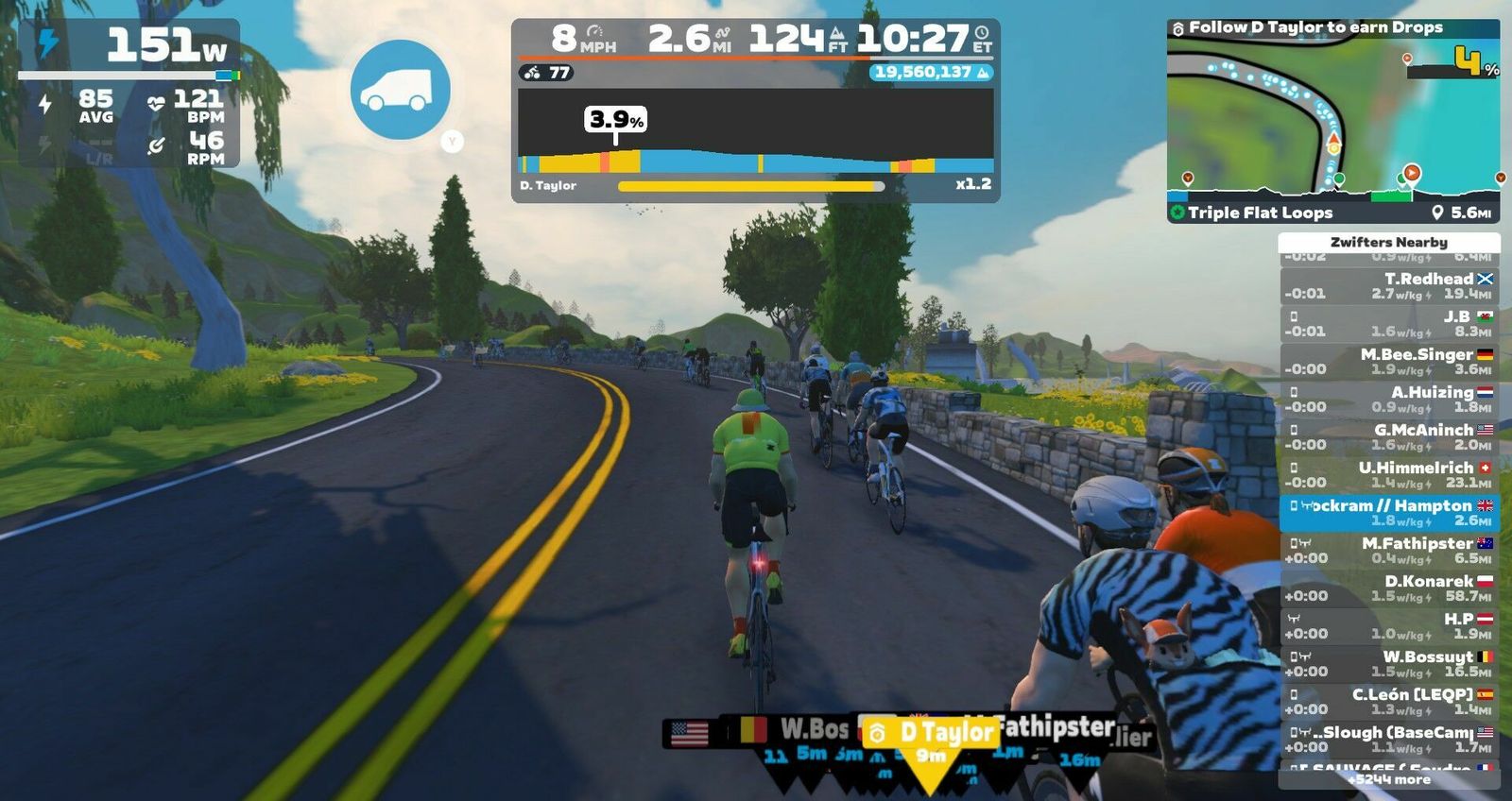Activate the van power-up icon
This screenshot has width=1512, height=801.
pyautogui.click(x=400, y=90)
